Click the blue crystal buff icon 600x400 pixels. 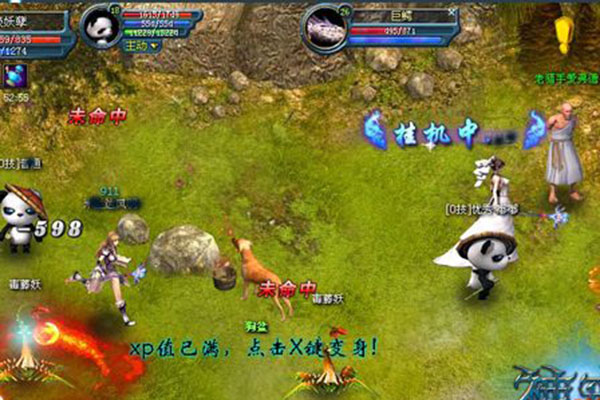click(x=14, y=75)
